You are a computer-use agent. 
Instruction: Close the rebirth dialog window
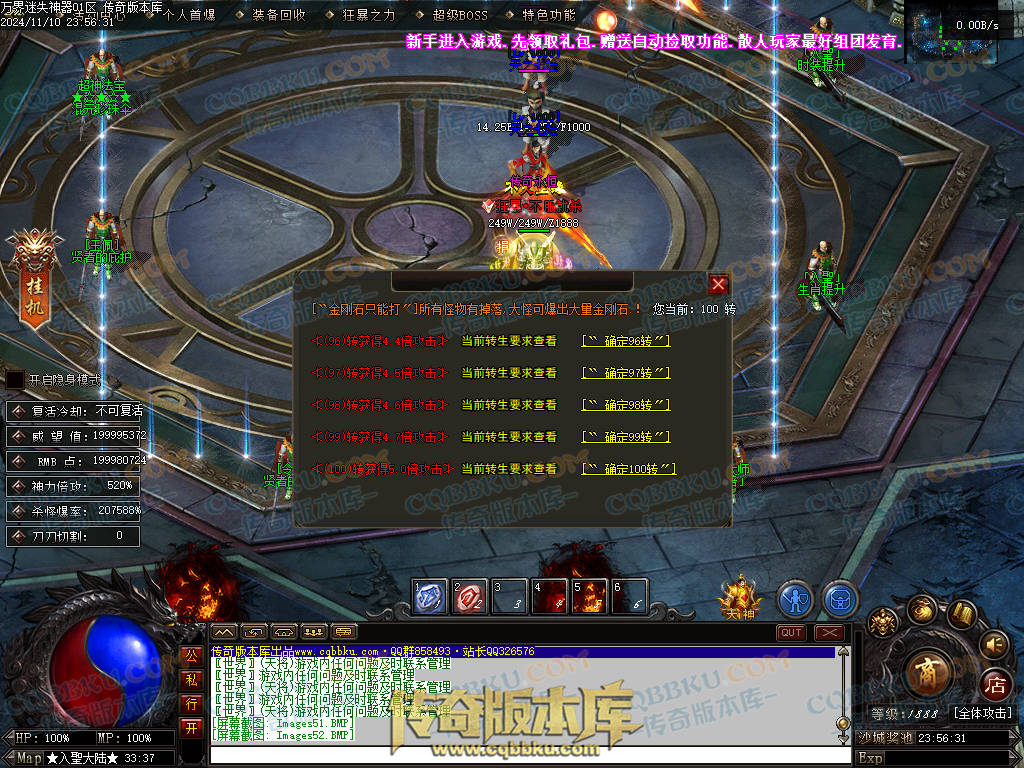(717, 284)
